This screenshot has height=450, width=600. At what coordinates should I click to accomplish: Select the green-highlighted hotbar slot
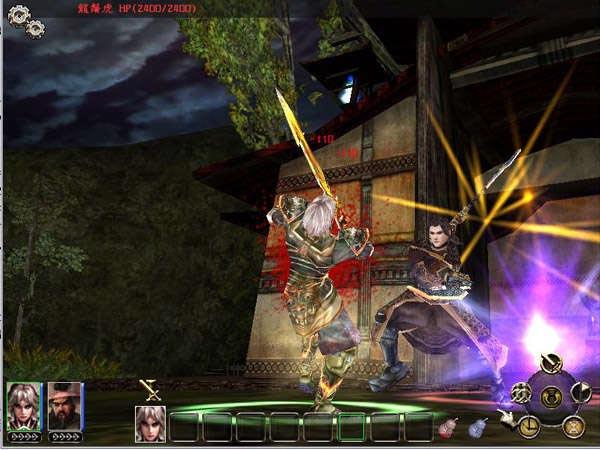pyautogui.click(x=351, y=427)
